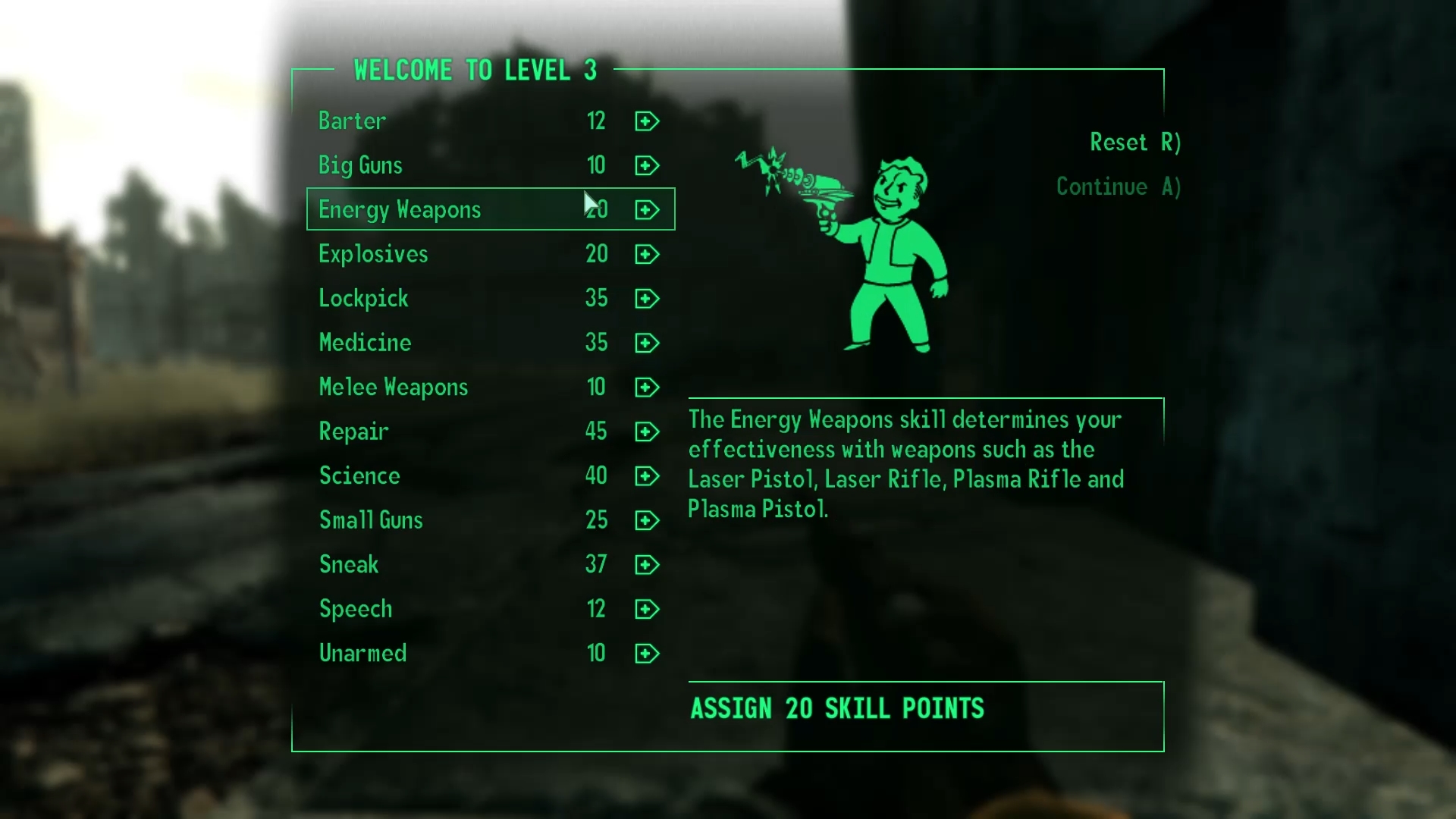Increase Big Guns with its plus arrow
This screenshot has height=819, width=1456.
[647, 165]
